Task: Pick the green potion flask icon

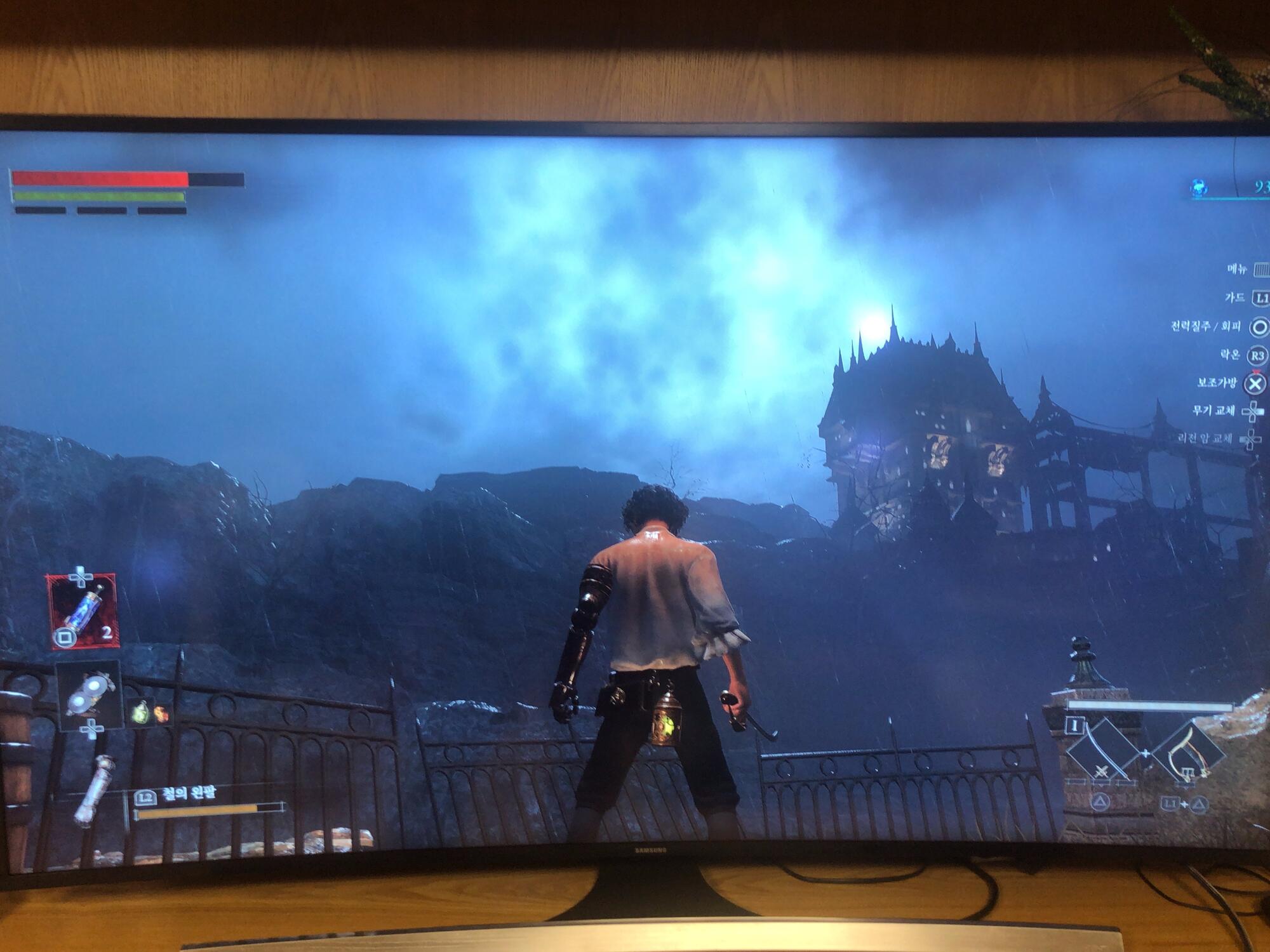Action: [x=140, y=712]
